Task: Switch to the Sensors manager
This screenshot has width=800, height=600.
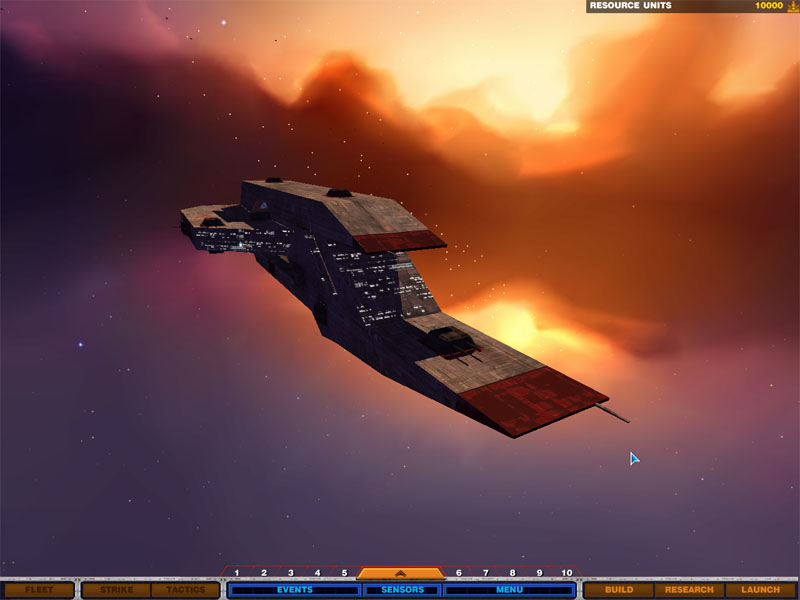Action: point(402,590)
